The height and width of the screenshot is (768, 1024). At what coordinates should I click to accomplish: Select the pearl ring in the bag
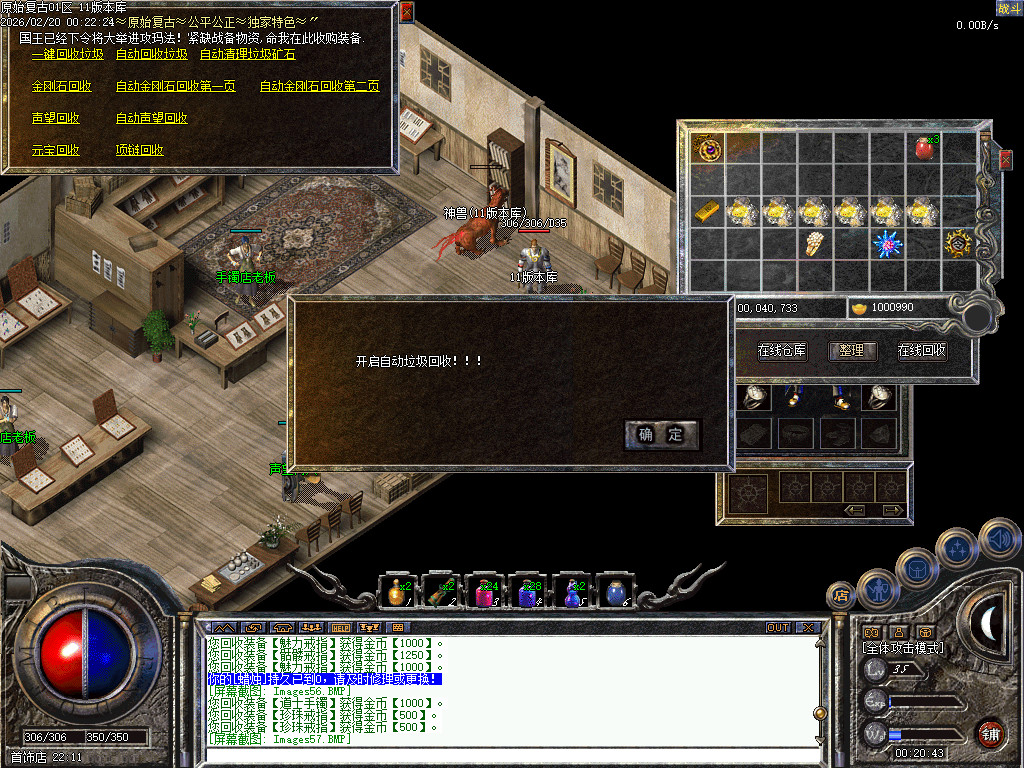pos(816,244)
